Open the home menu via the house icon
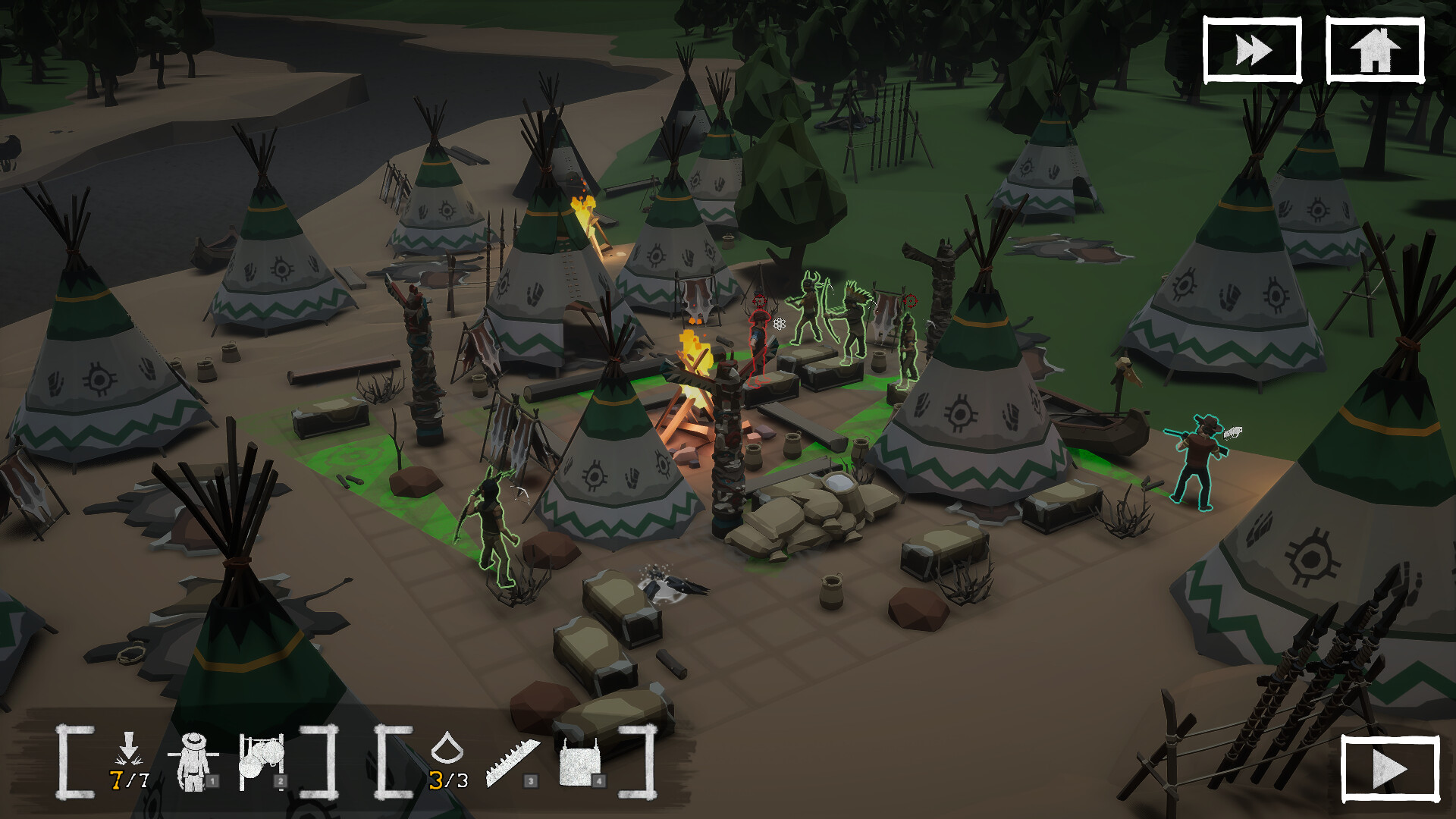1456x819 pixels. pyautogui.click(x=1373, y=47)
